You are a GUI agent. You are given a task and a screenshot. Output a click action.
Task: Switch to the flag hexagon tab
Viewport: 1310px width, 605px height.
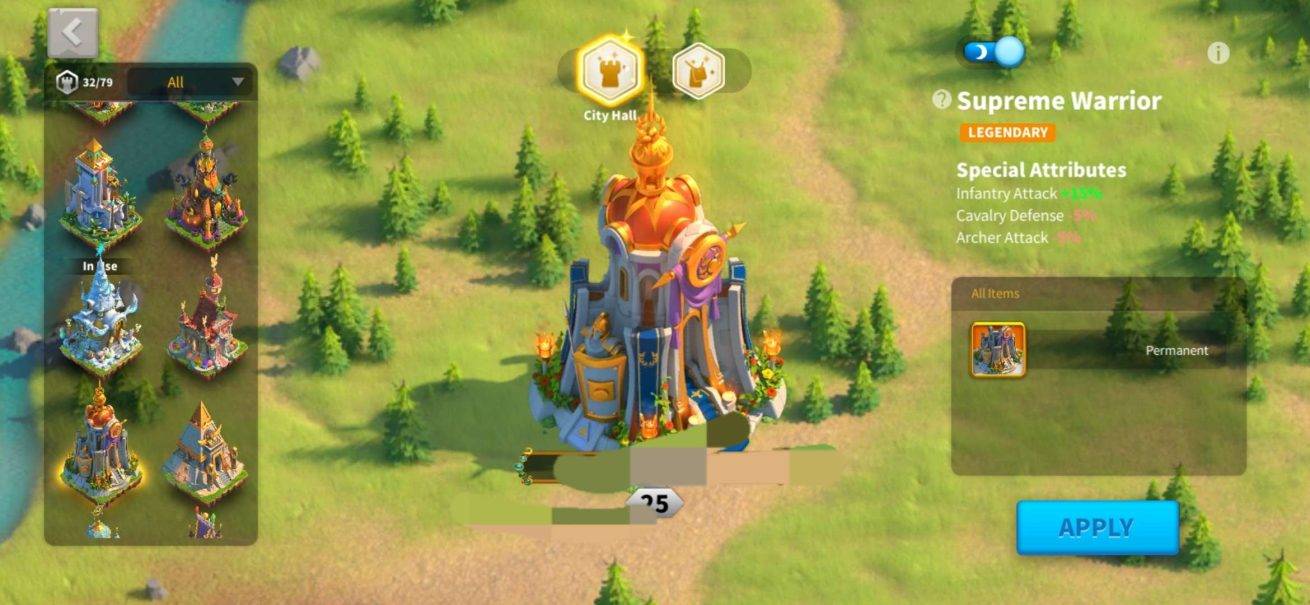click(x=698, y=70)
